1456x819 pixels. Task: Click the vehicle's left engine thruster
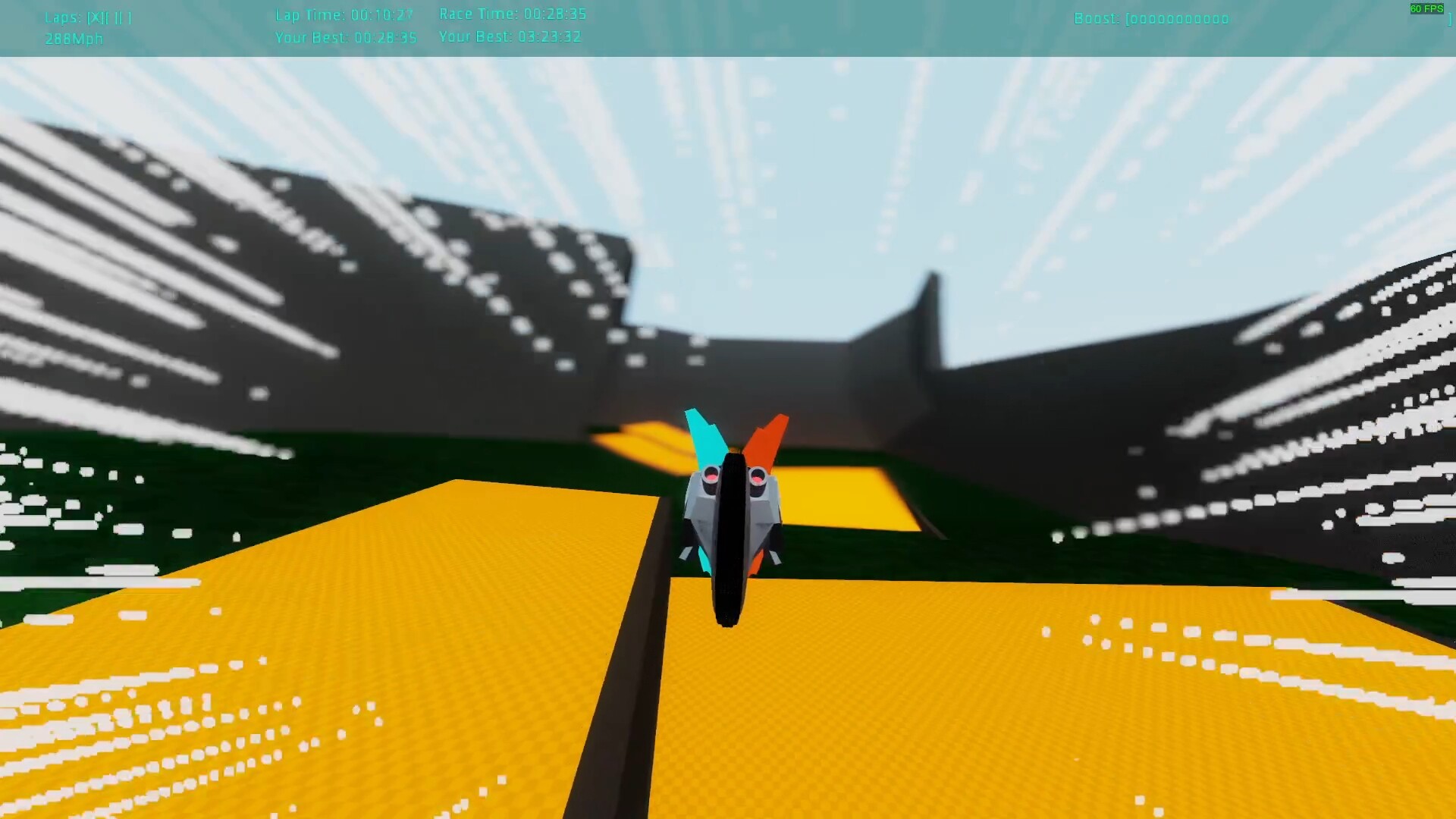[x=709, y=478]
